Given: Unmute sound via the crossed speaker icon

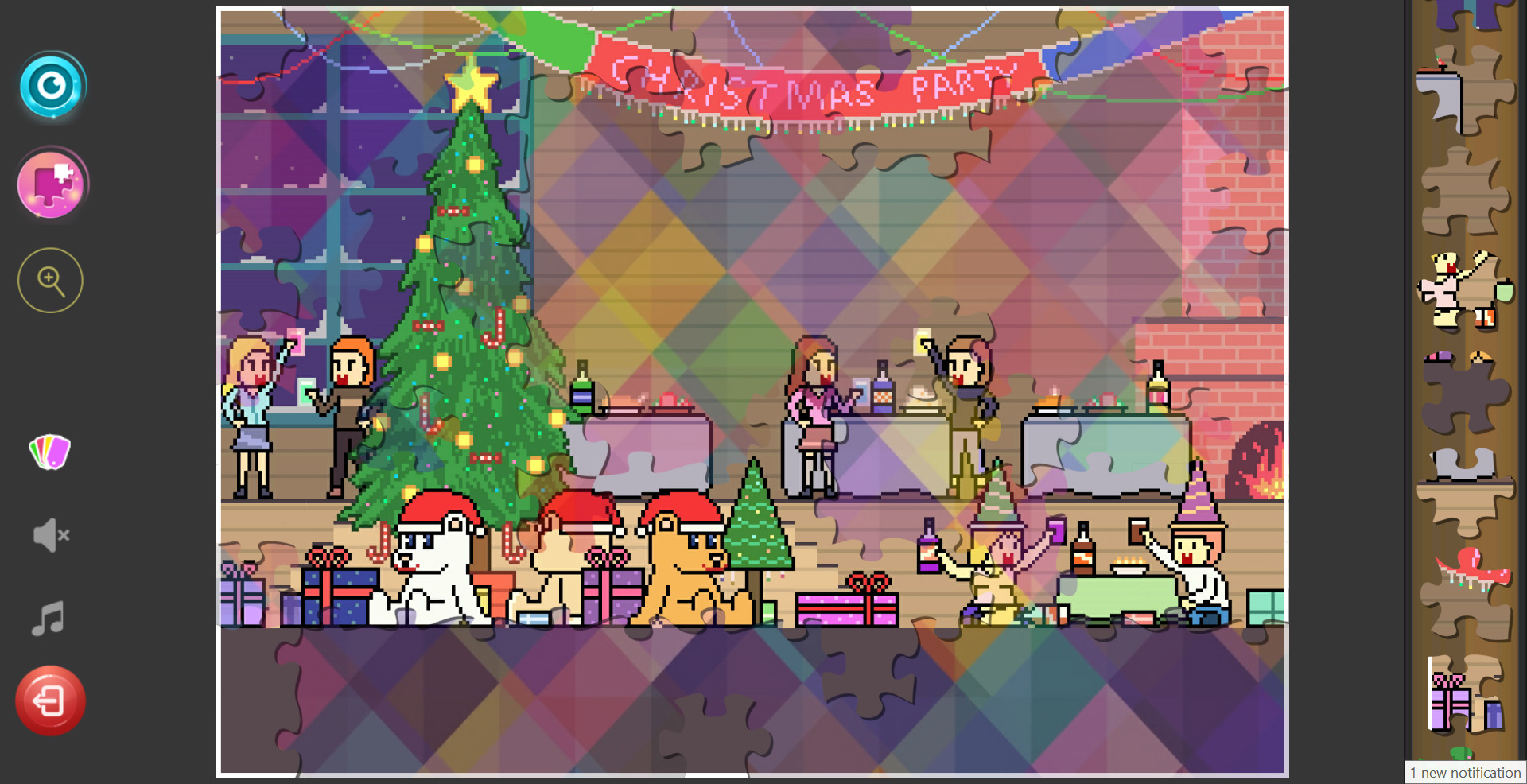Looking at the screenshot, I should pos(49,534).
